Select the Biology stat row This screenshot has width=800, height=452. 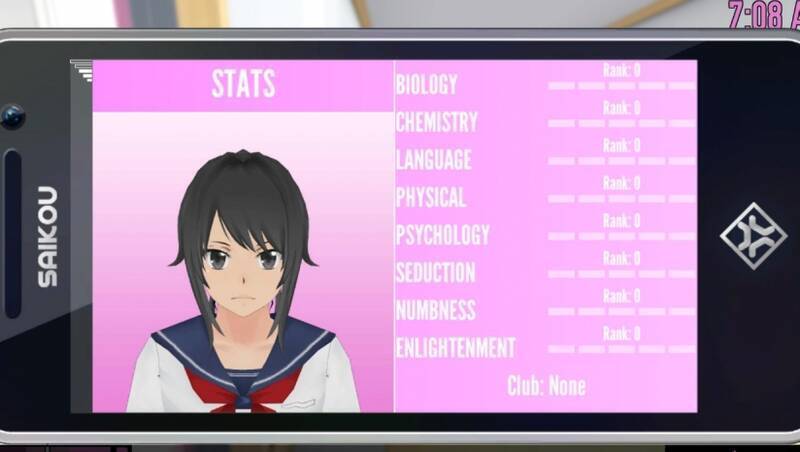(x=427, y=85)
